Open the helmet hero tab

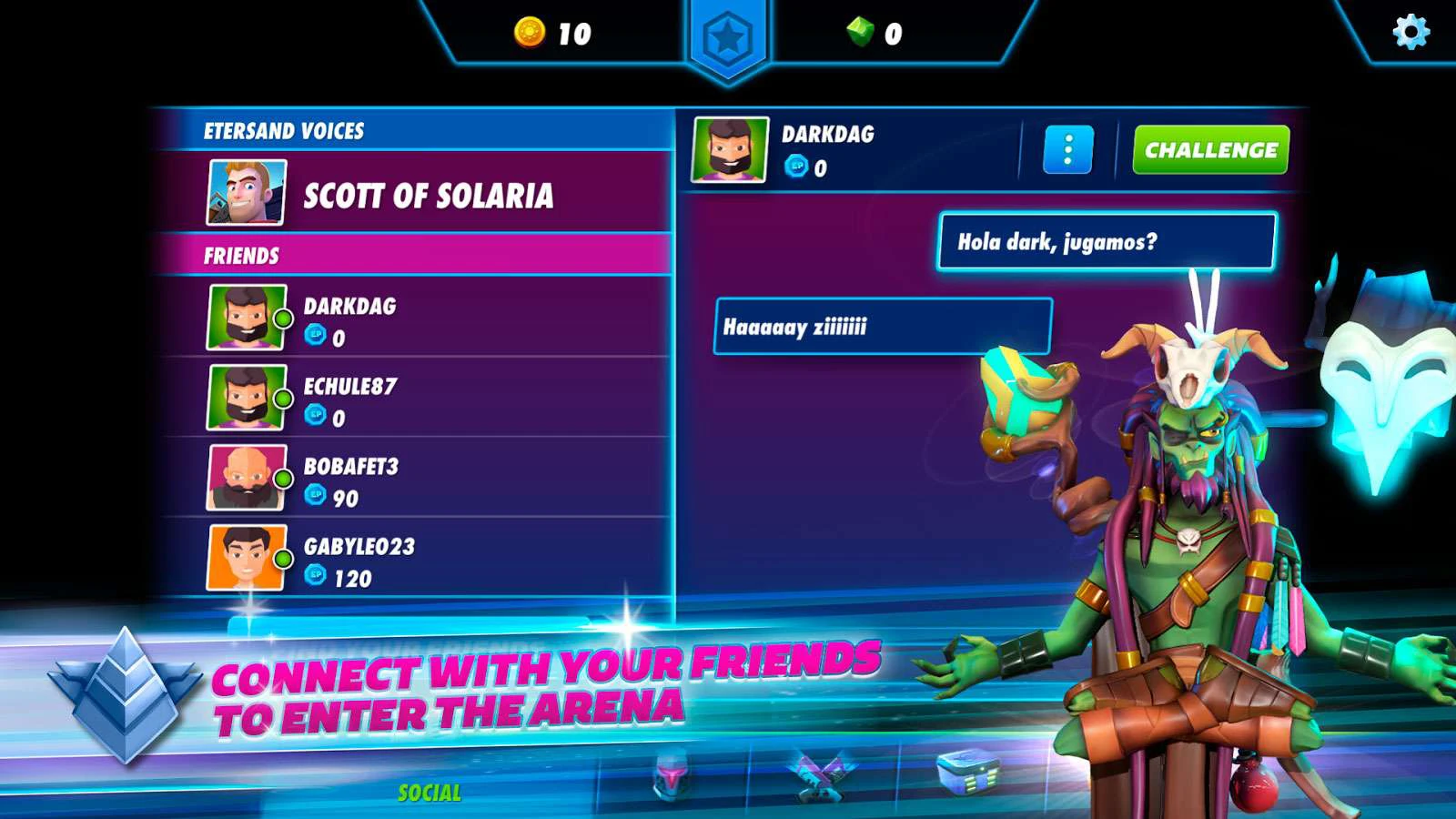click(672, 776)
